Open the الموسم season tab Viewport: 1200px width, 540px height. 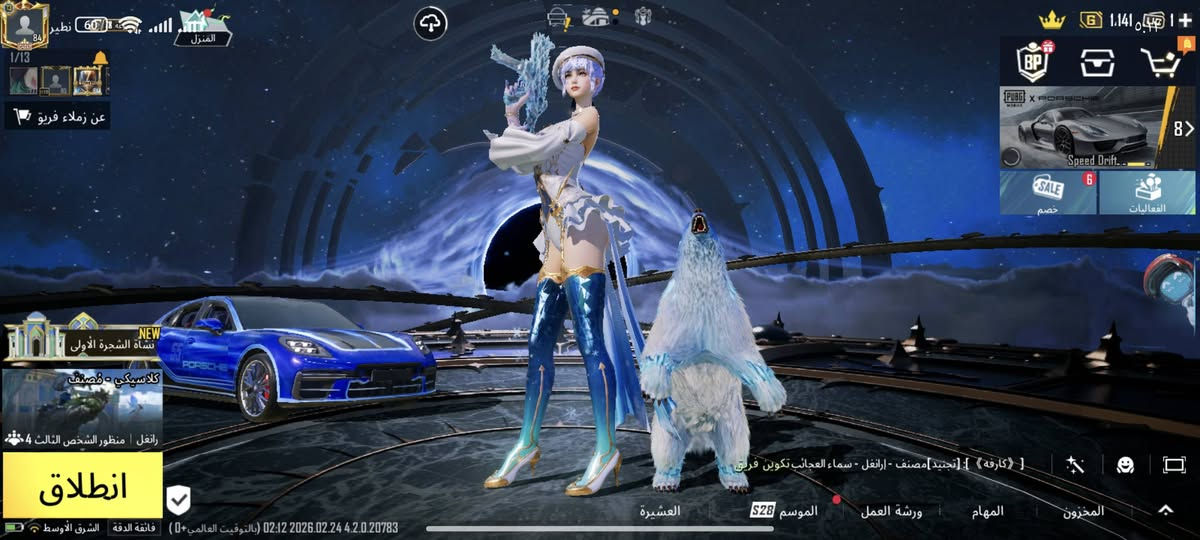(786, 511)
